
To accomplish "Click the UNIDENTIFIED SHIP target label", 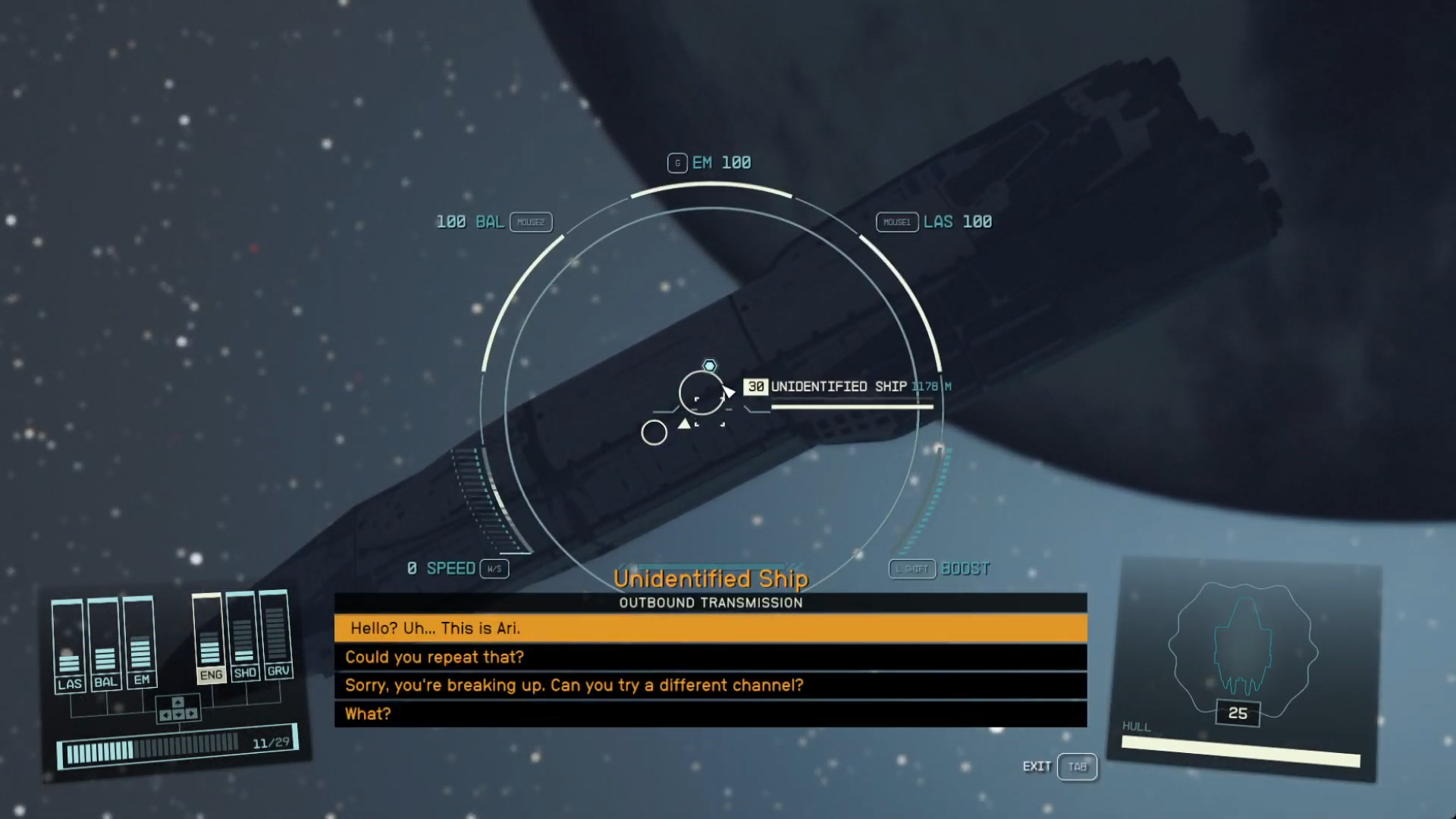I will (x=838, y=386).
